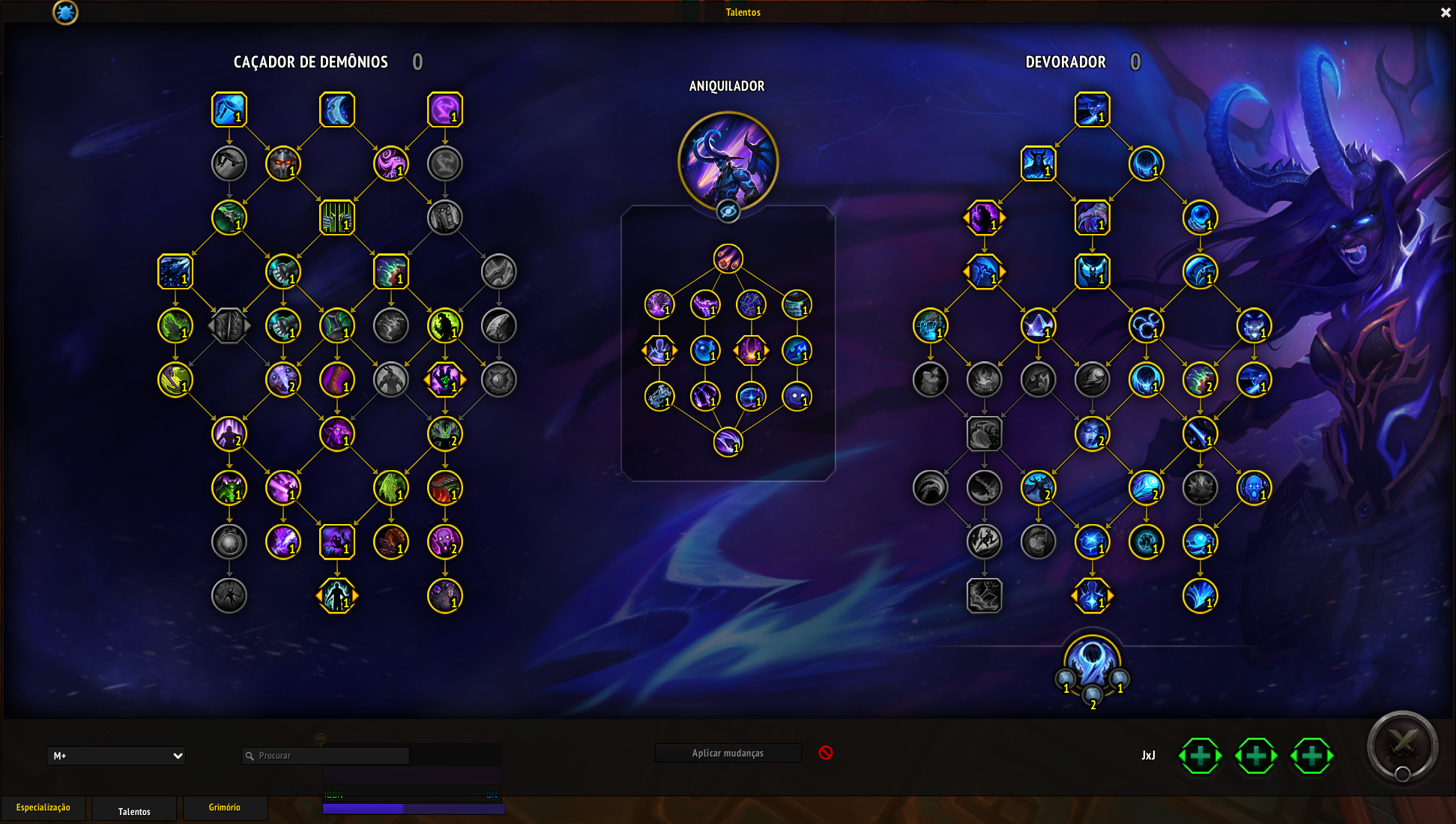Apply changes with Aplicar mudanças button

pyautogui.click(x=728, y=753)
